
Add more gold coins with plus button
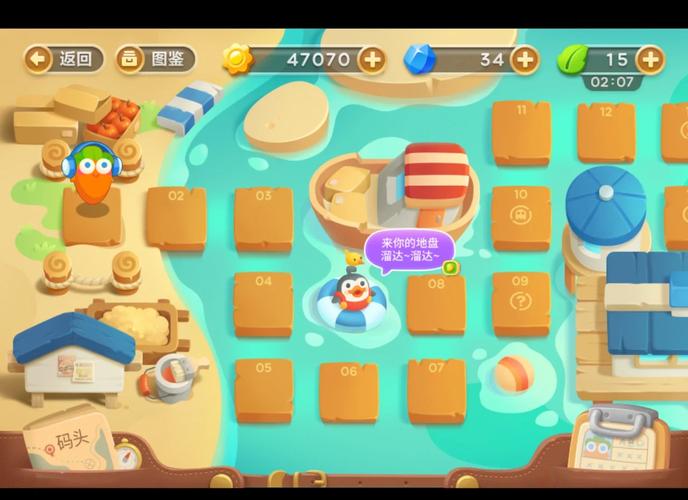371,59
